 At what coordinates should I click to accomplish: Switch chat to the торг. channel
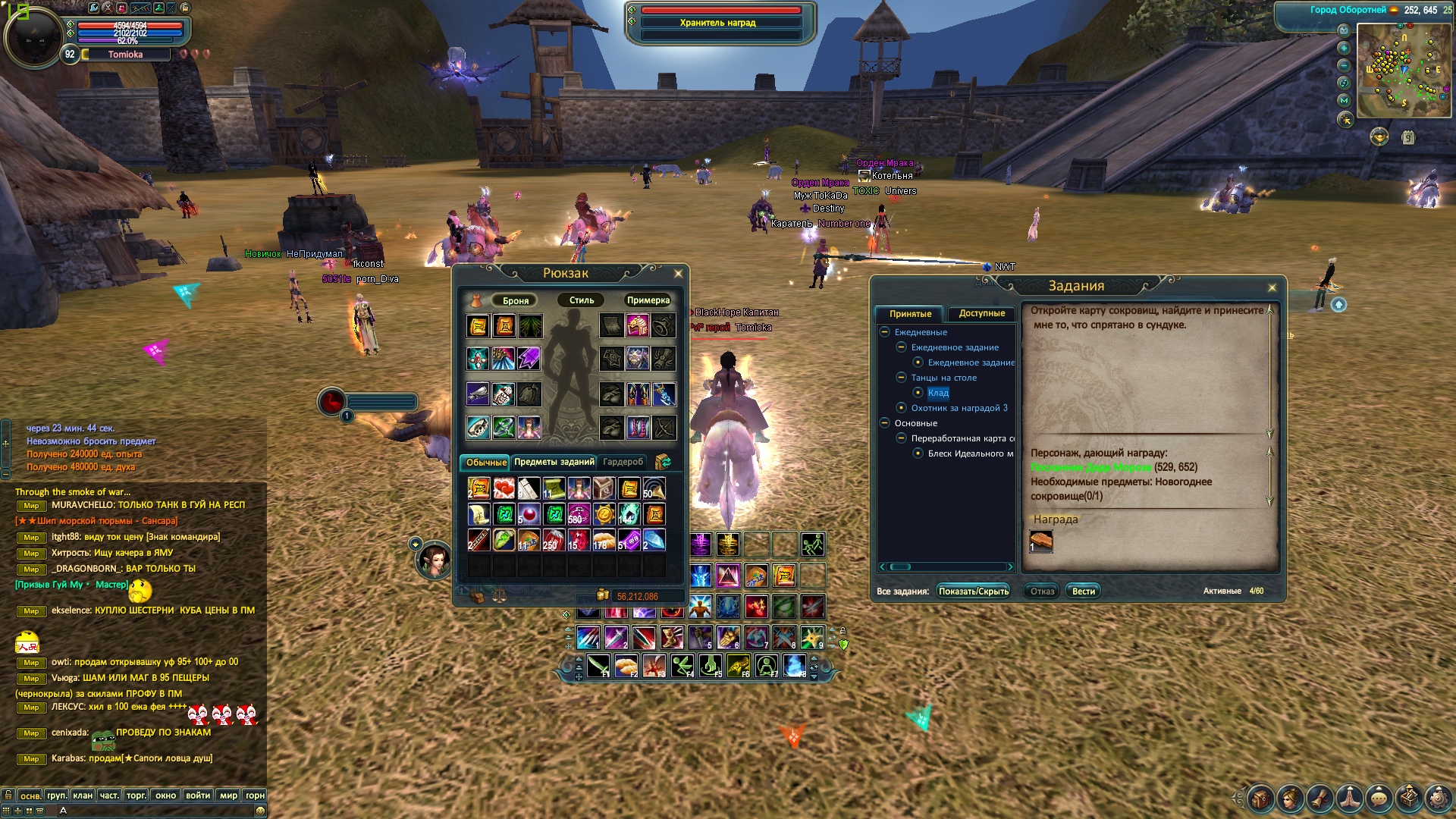pos(136,795)
